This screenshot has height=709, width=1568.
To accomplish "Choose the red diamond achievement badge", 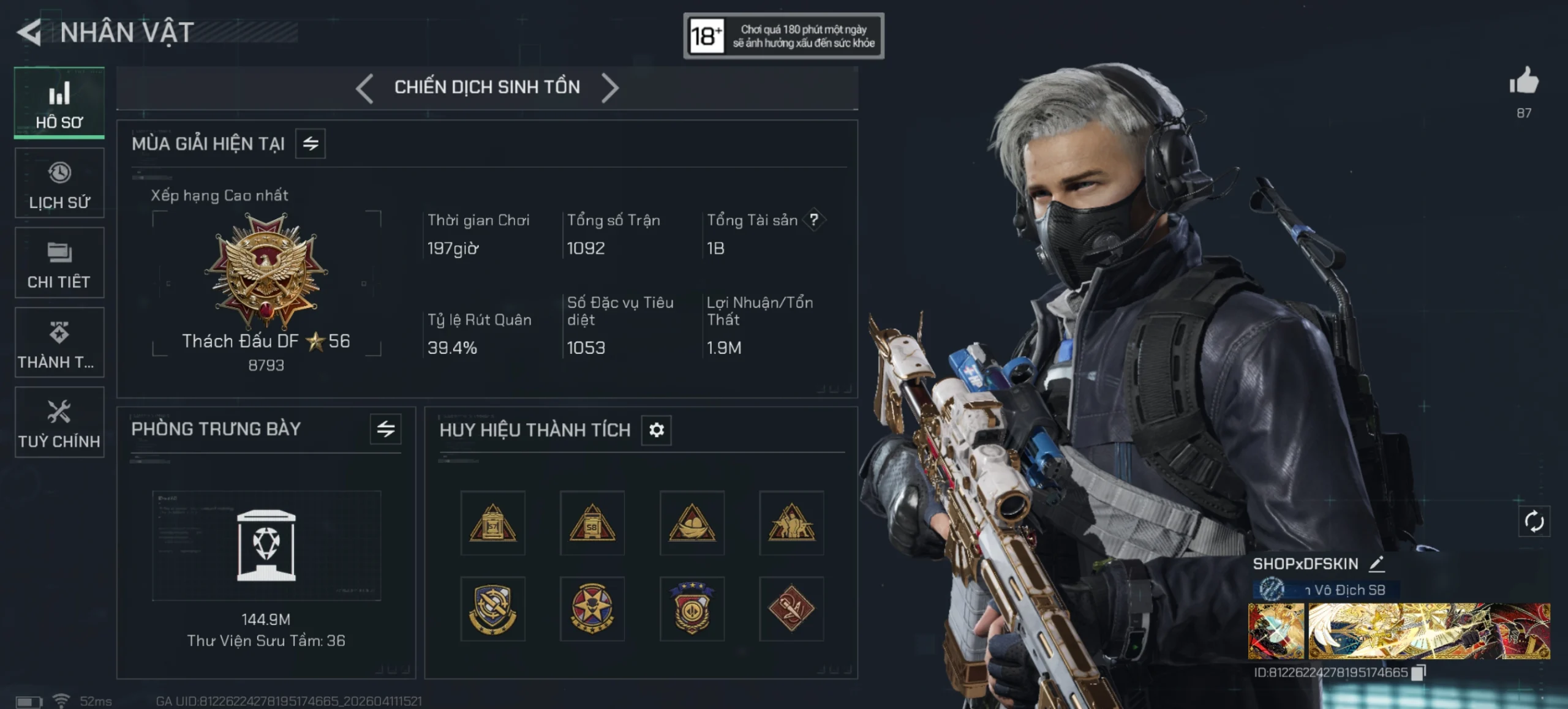I will click(x=791, y=609).
